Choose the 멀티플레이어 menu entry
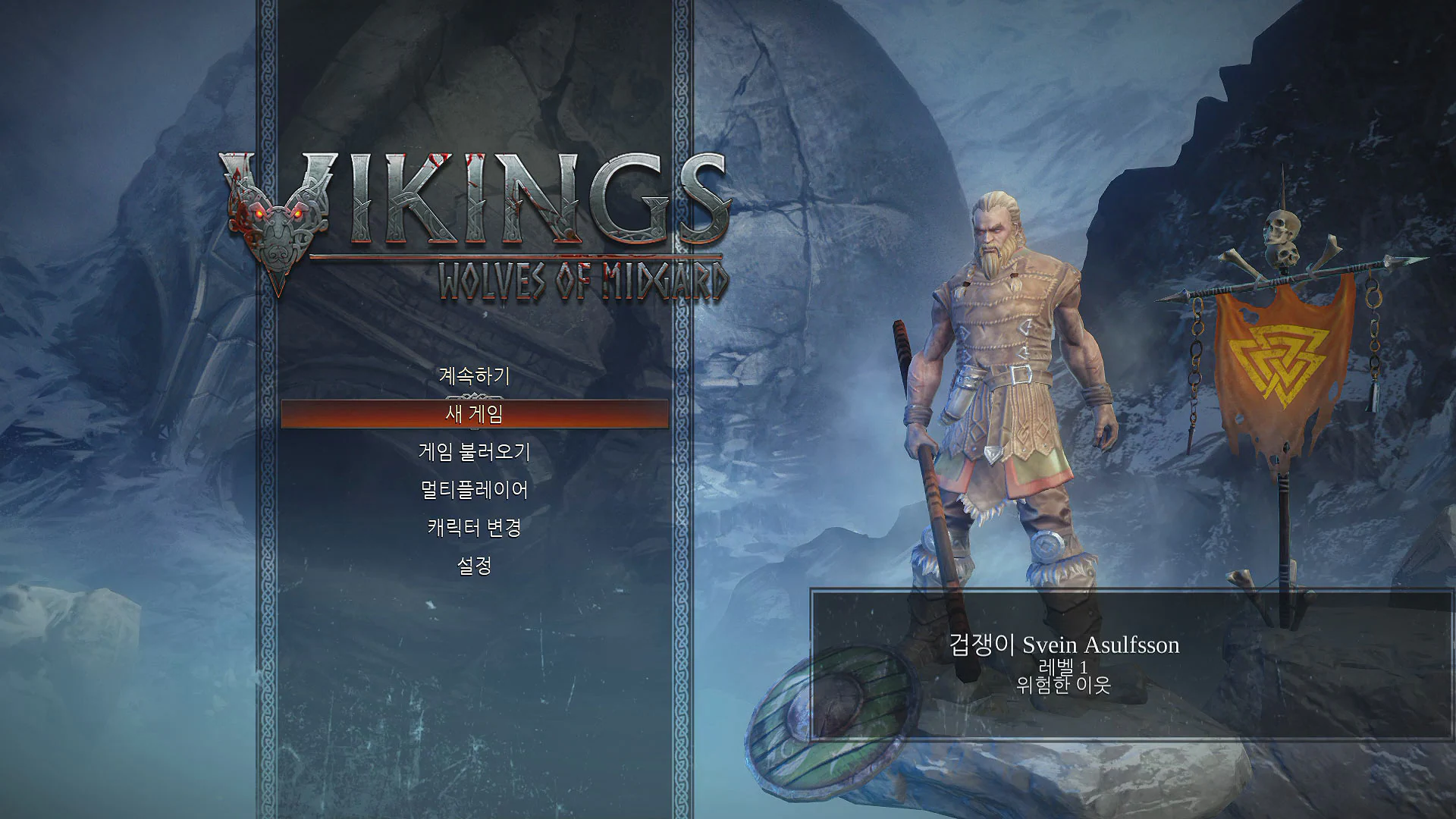The image size is (1456, 819). pos(474,490)
